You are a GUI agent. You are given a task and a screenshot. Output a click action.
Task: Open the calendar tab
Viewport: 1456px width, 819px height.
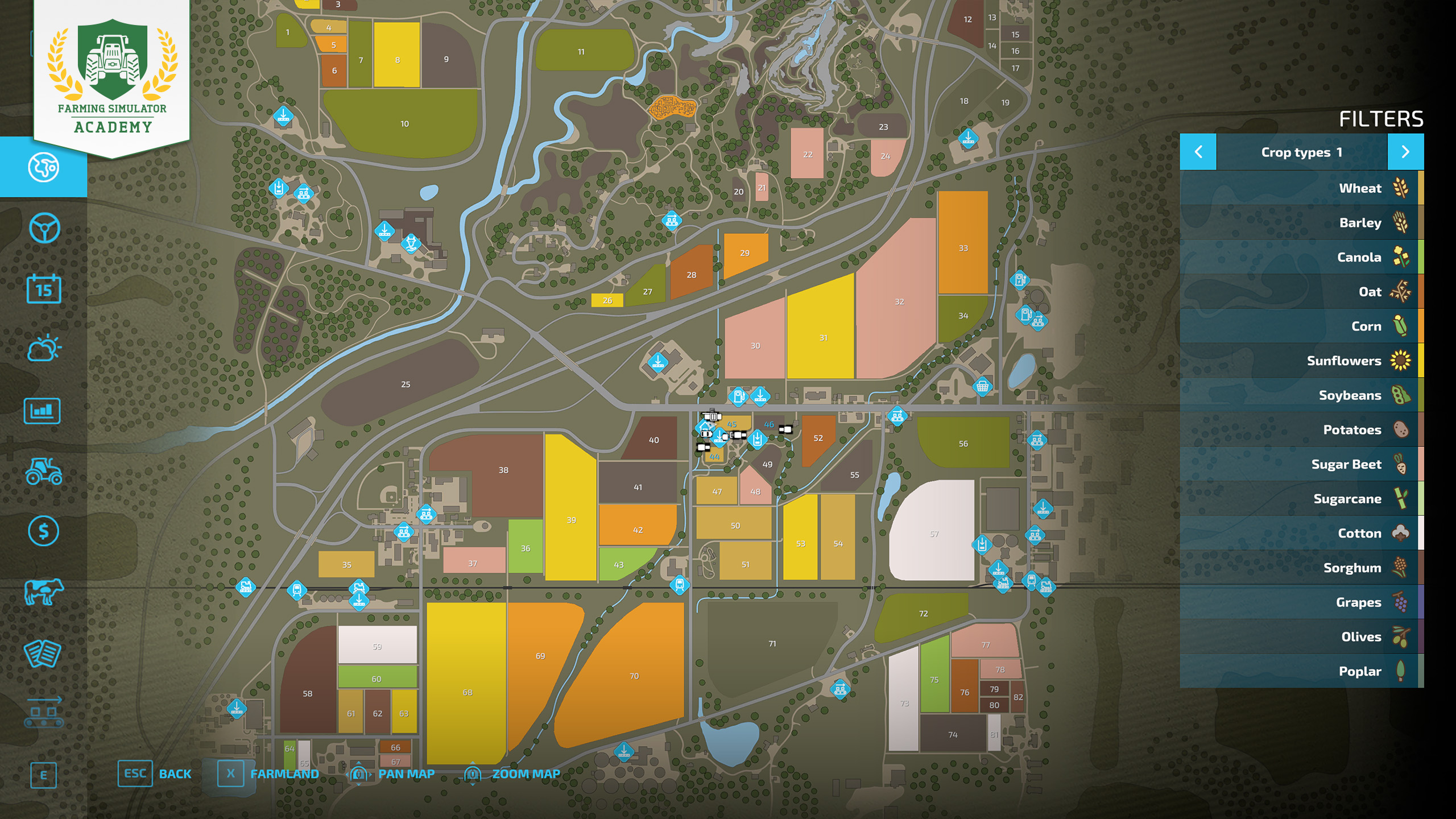[44, 289]
